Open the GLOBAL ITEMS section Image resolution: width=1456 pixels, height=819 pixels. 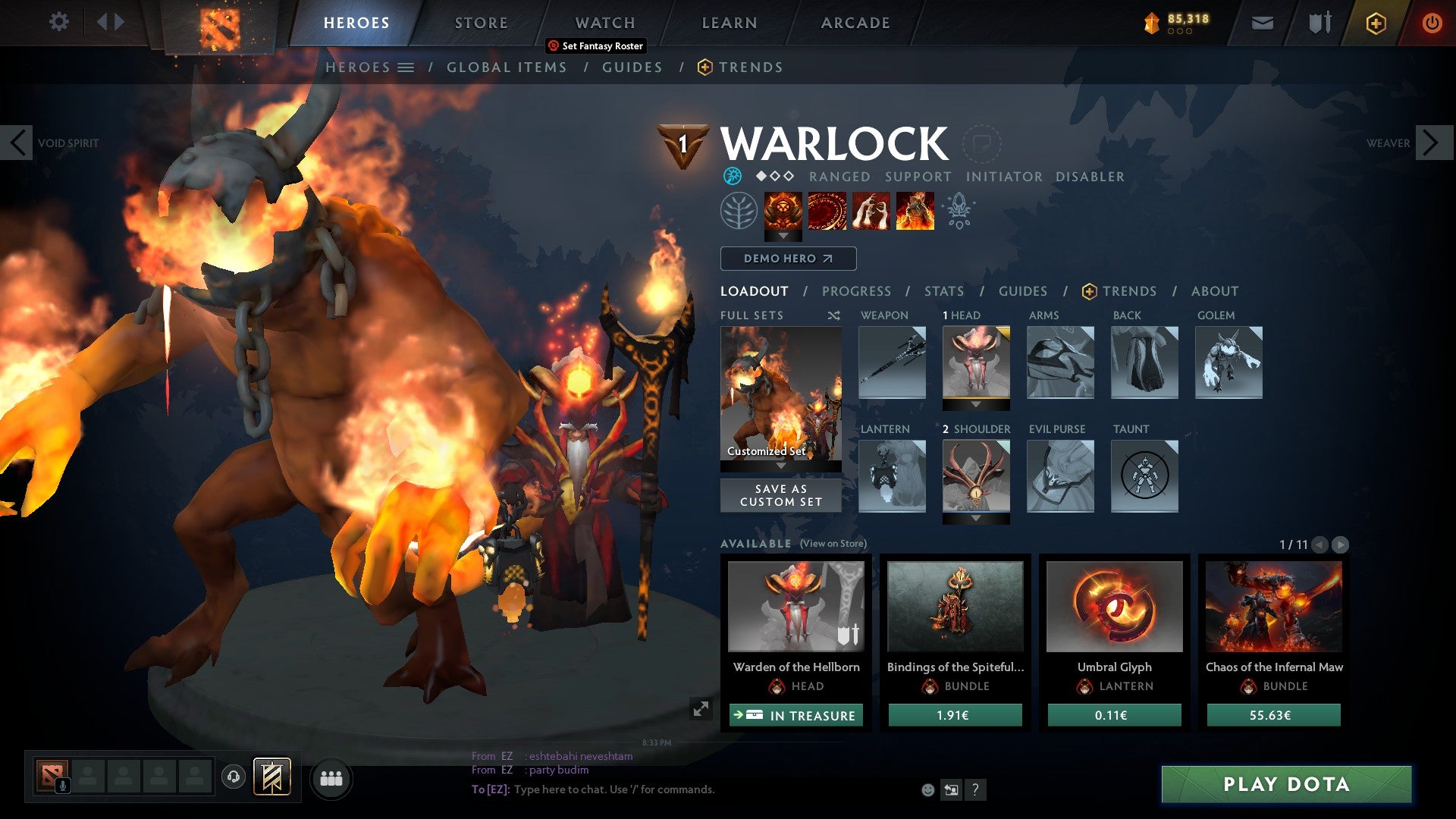[x=507, y=67]
